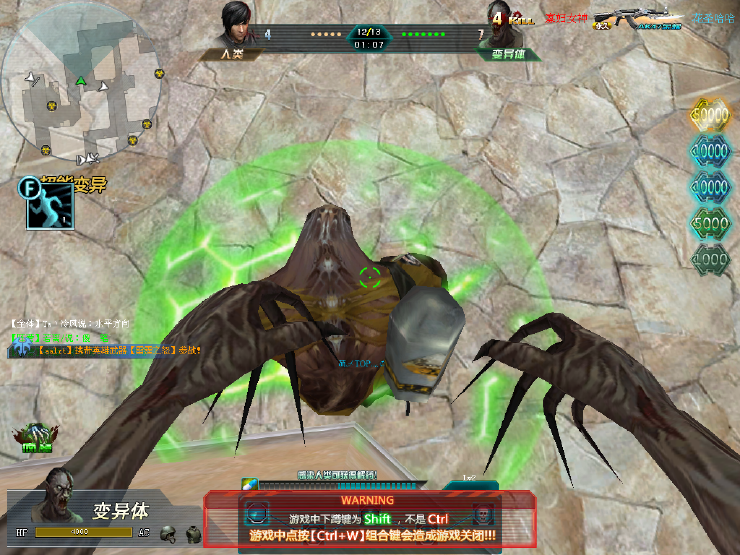Click the helmet armor icon
The image size is (740, 555).
(167, 533)
